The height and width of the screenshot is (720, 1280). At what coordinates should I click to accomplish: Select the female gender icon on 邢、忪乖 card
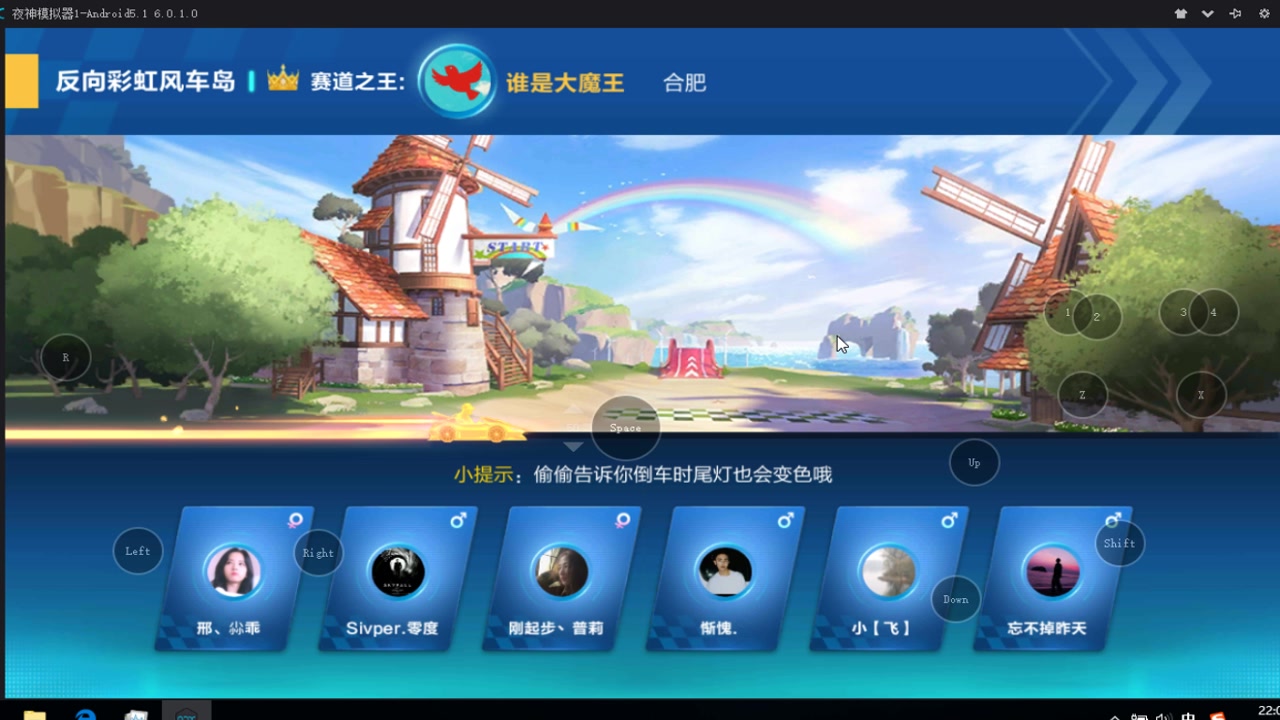(292, 521)
